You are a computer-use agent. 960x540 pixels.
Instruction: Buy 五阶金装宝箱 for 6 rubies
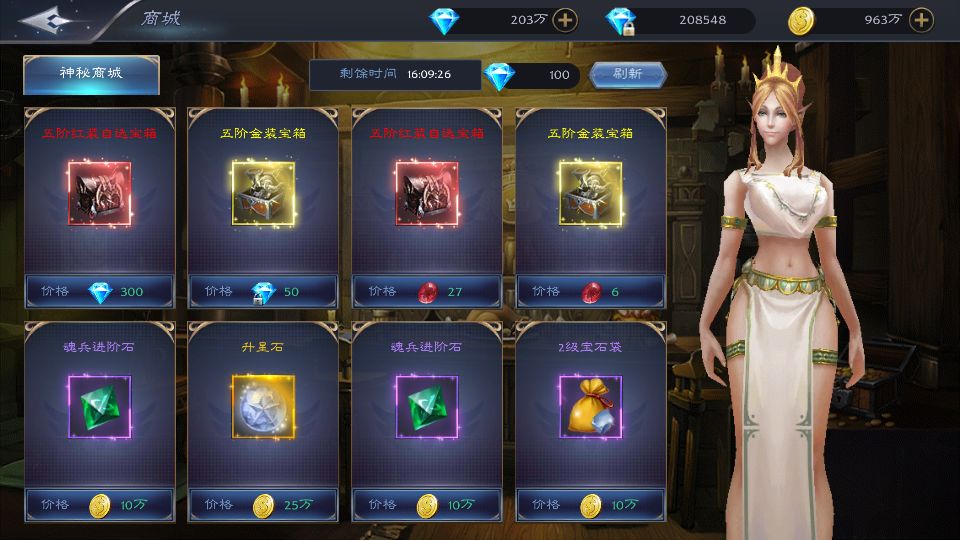[591, 292]
